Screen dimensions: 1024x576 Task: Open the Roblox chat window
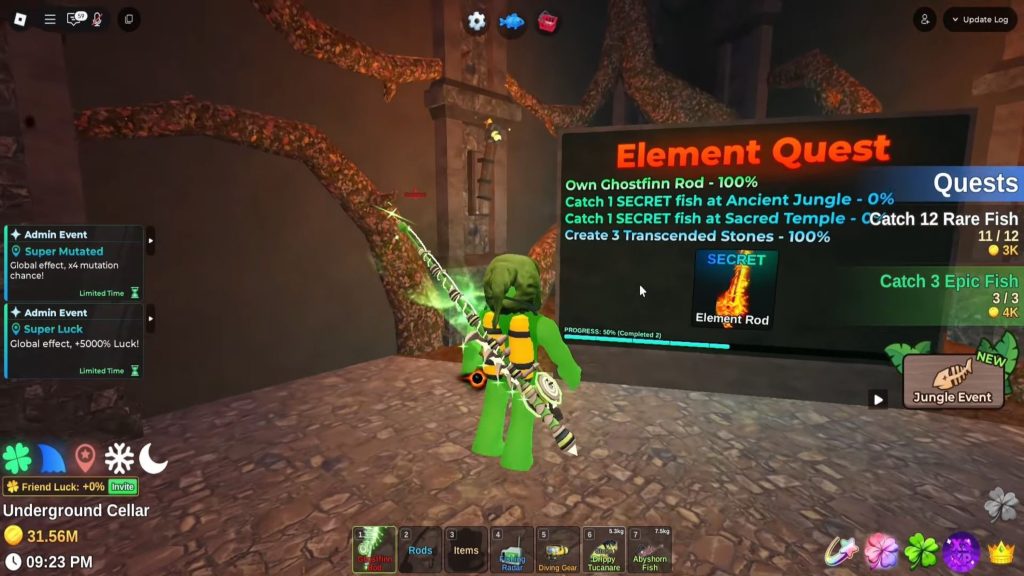pyautogui.click(x=75, y=19)
